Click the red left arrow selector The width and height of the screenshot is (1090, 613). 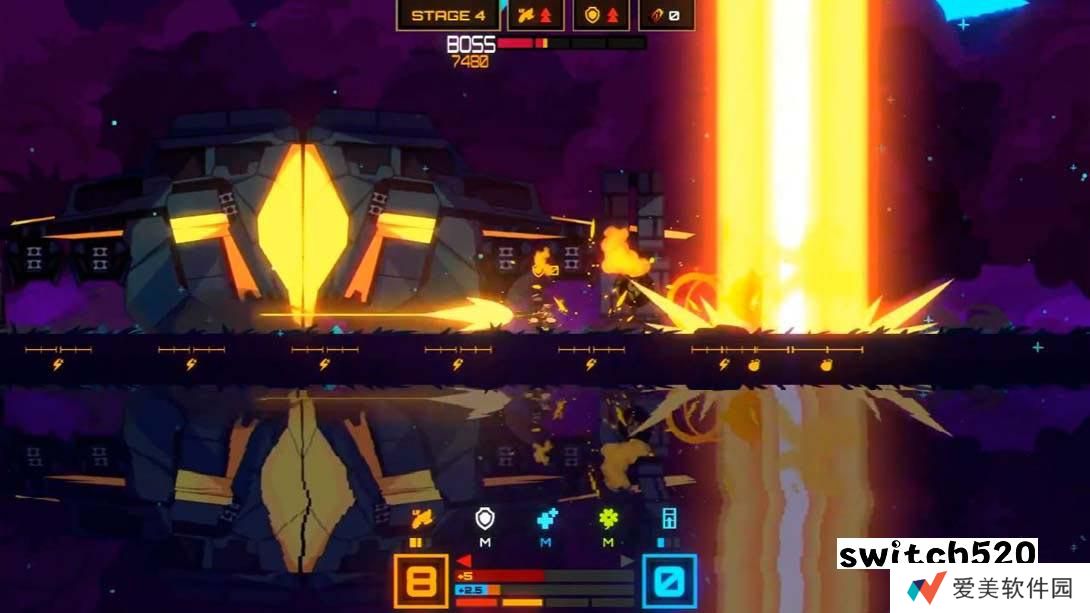point(464,561)
